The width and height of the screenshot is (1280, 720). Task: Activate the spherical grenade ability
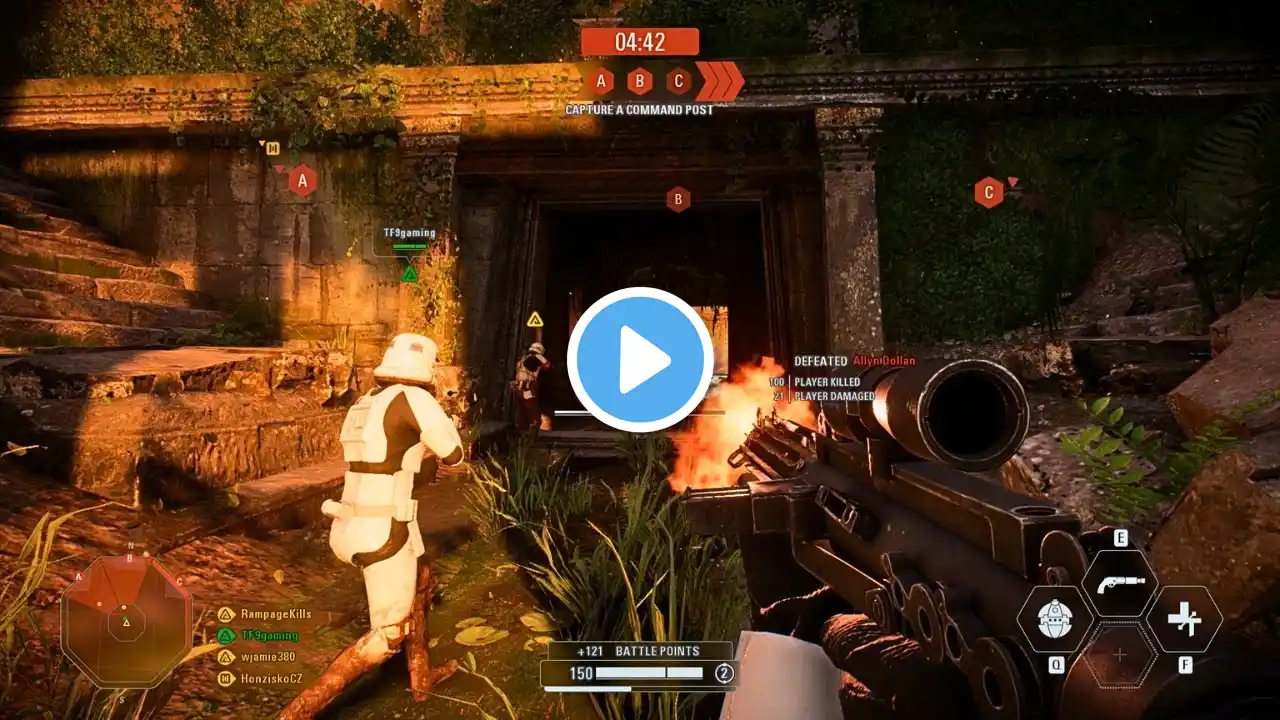point(1054,619)
